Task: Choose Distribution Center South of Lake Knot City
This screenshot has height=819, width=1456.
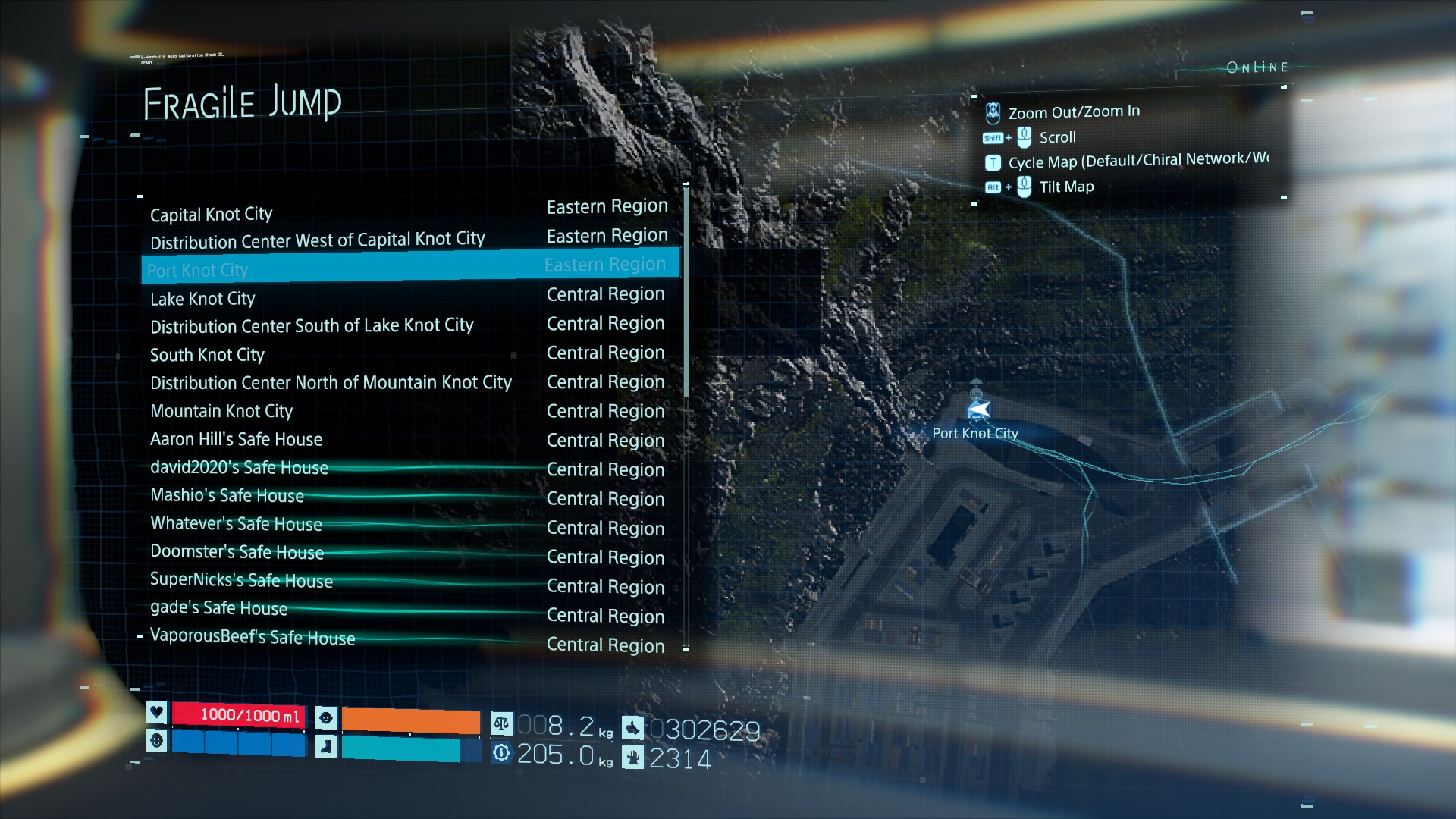Action: coord(312,326)
